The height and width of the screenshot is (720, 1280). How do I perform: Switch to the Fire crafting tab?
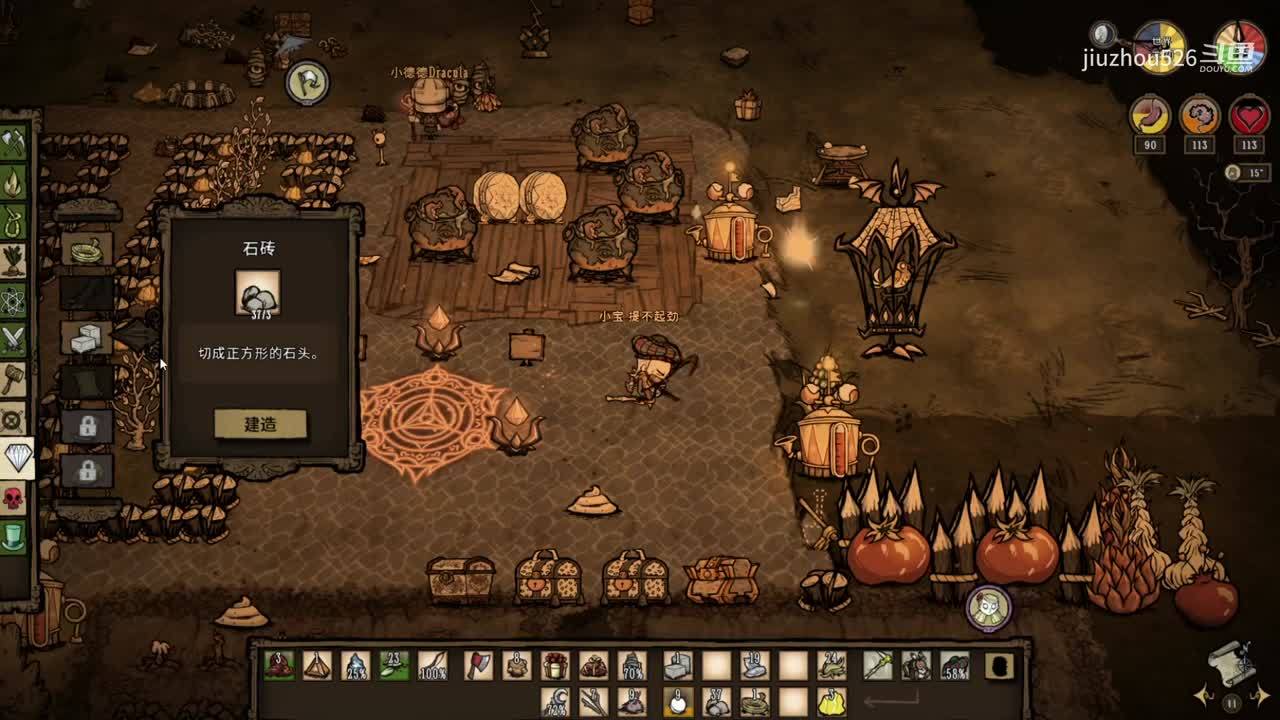click(13, 182)
